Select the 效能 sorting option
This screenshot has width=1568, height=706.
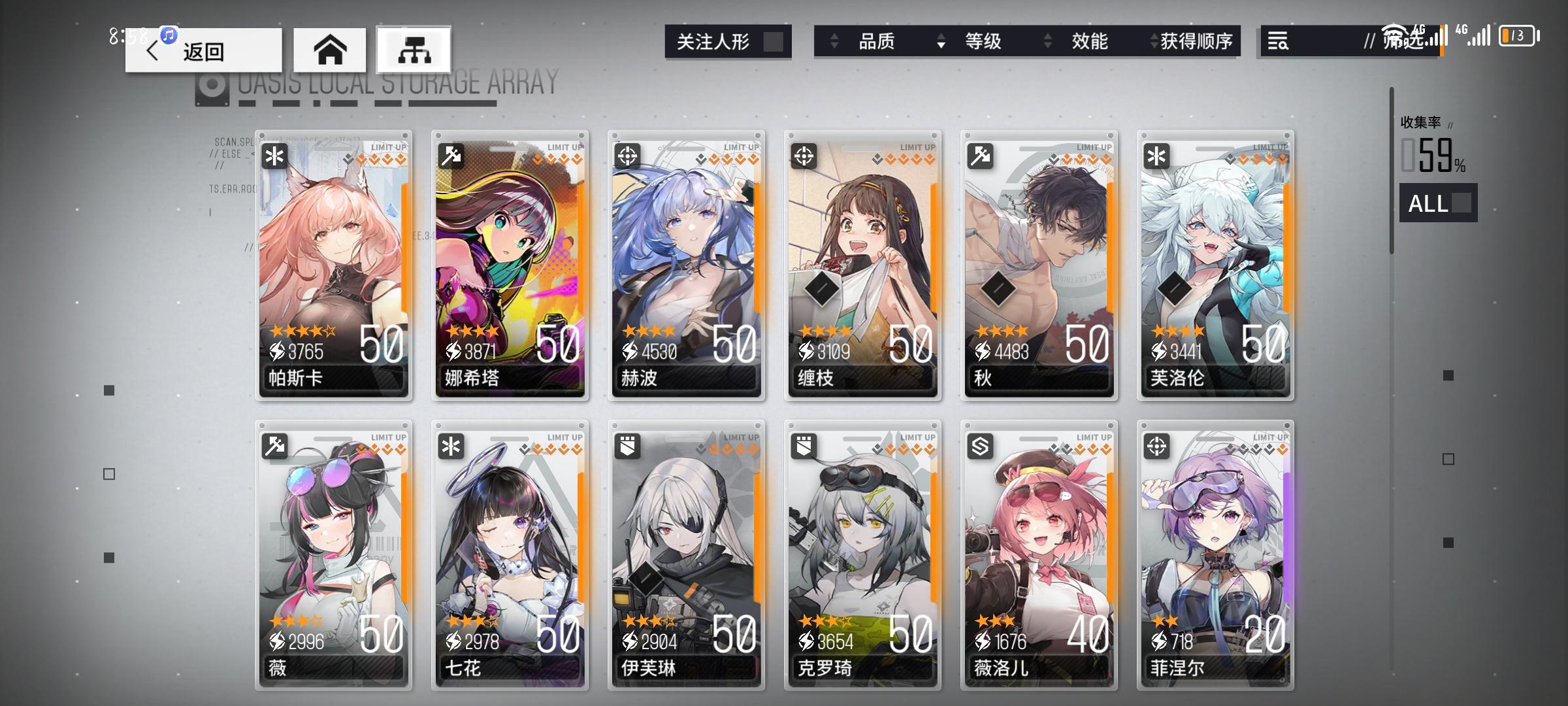pyautogui.click(x=1090, y=41)
